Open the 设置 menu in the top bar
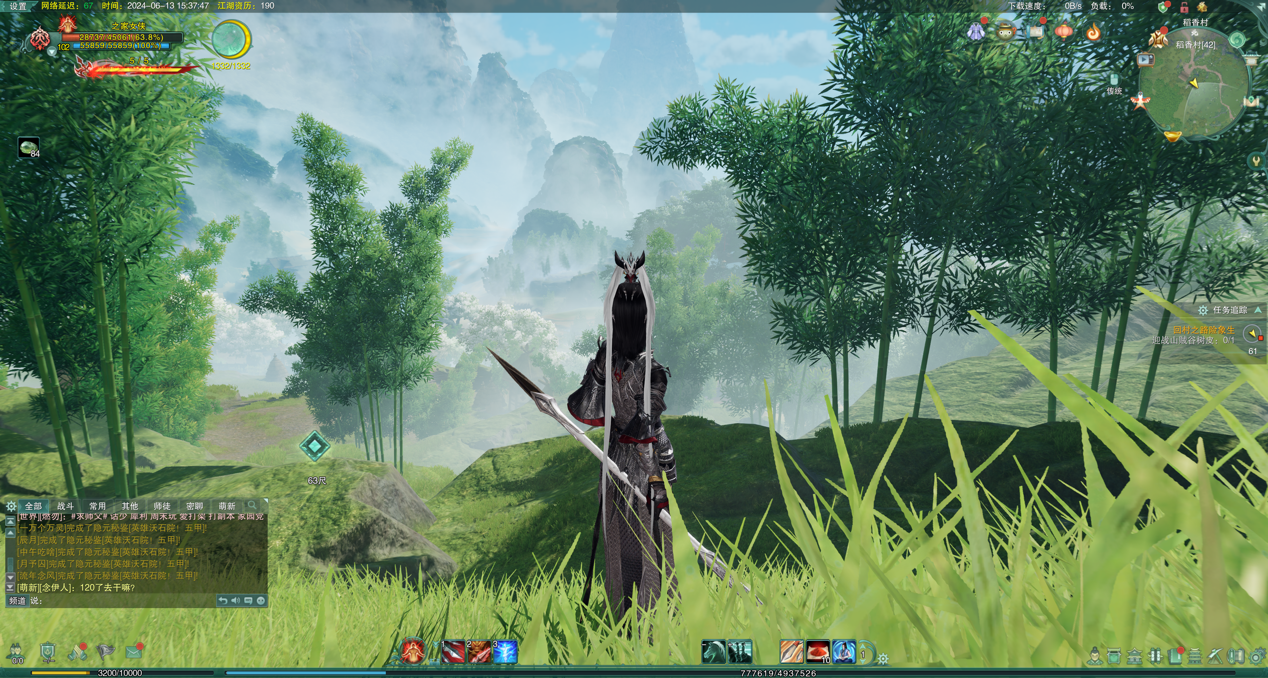Image resolution: width=1268 pixels, height=678 pixels. click(18, 6)
